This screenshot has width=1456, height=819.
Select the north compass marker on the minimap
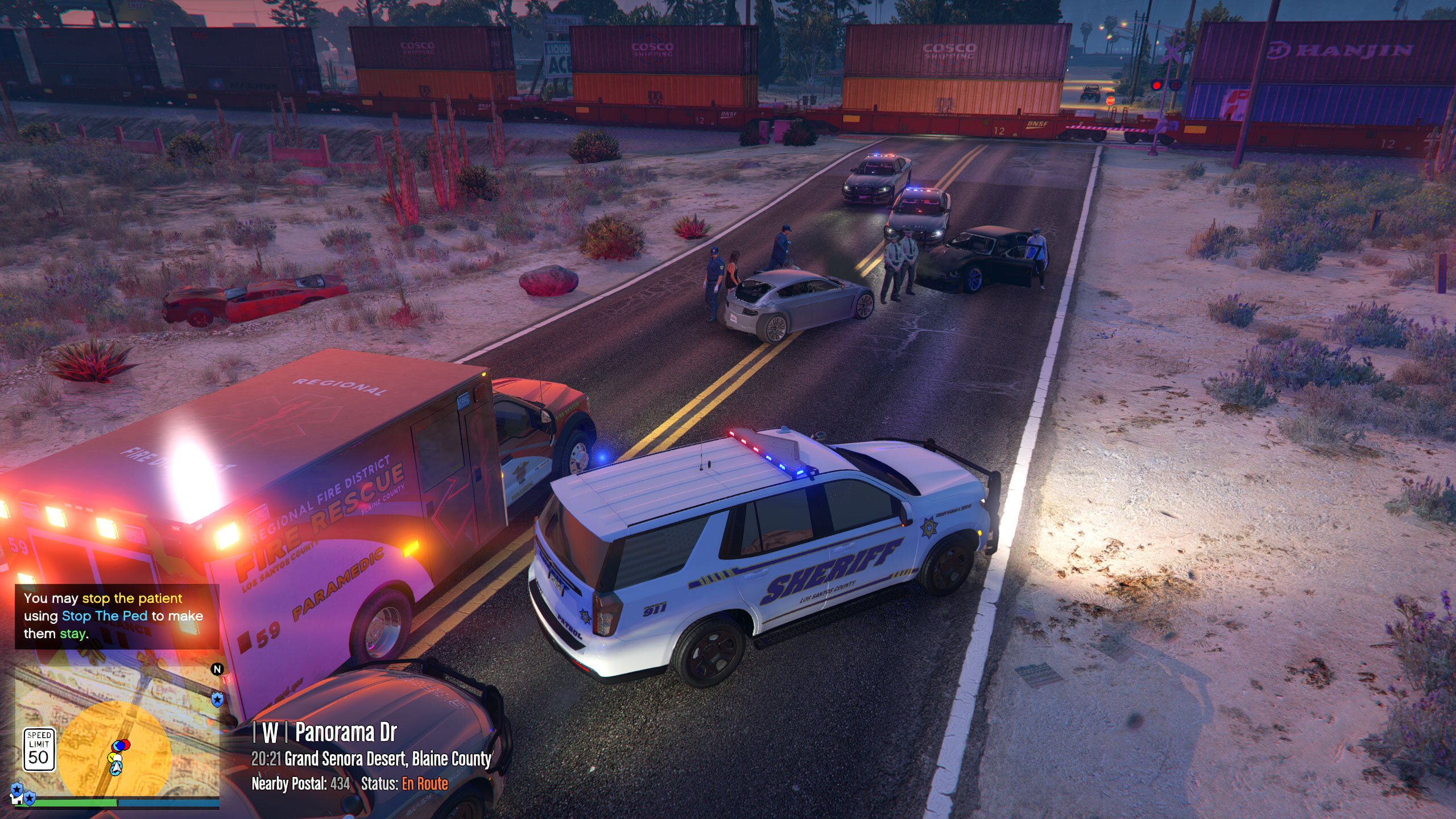pyautogui.click(x=217, y=669)
